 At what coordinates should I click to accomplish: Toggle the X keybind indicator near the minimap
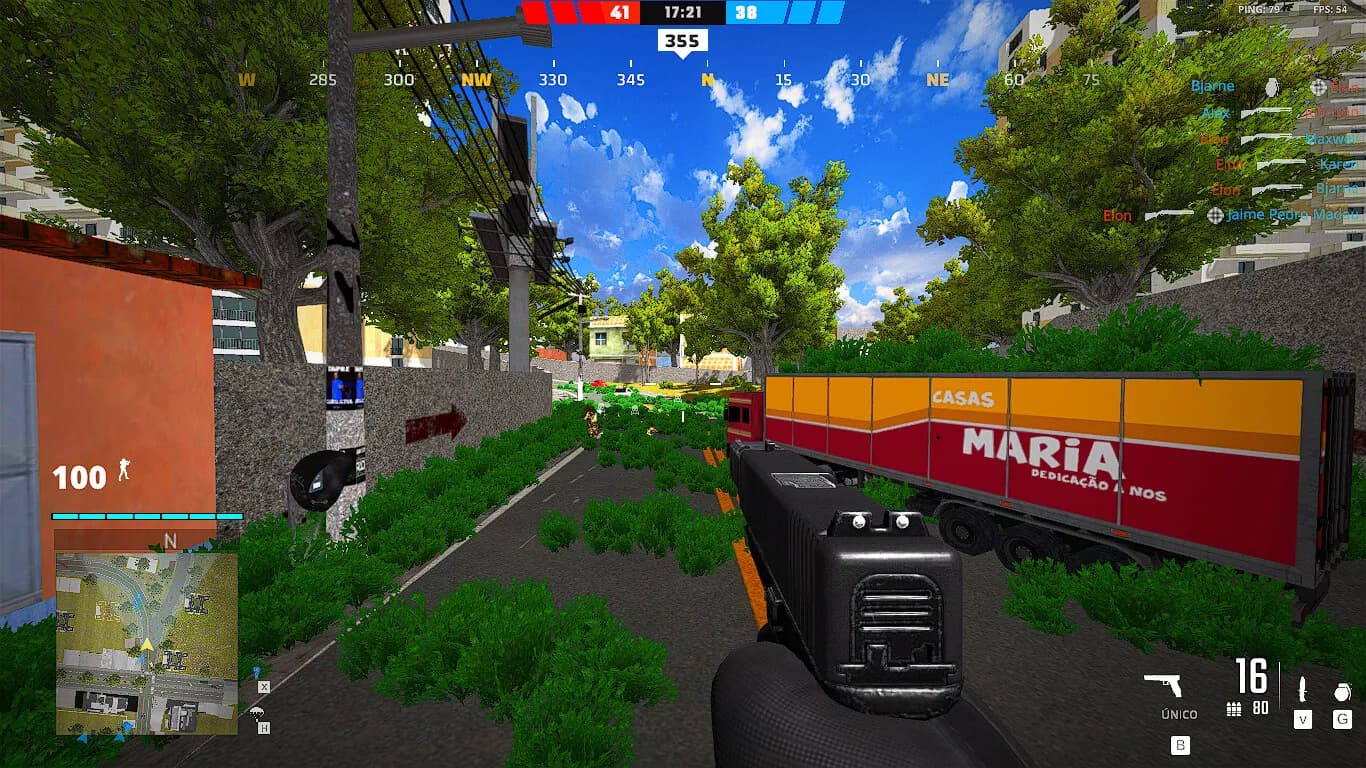coord(263,688)
